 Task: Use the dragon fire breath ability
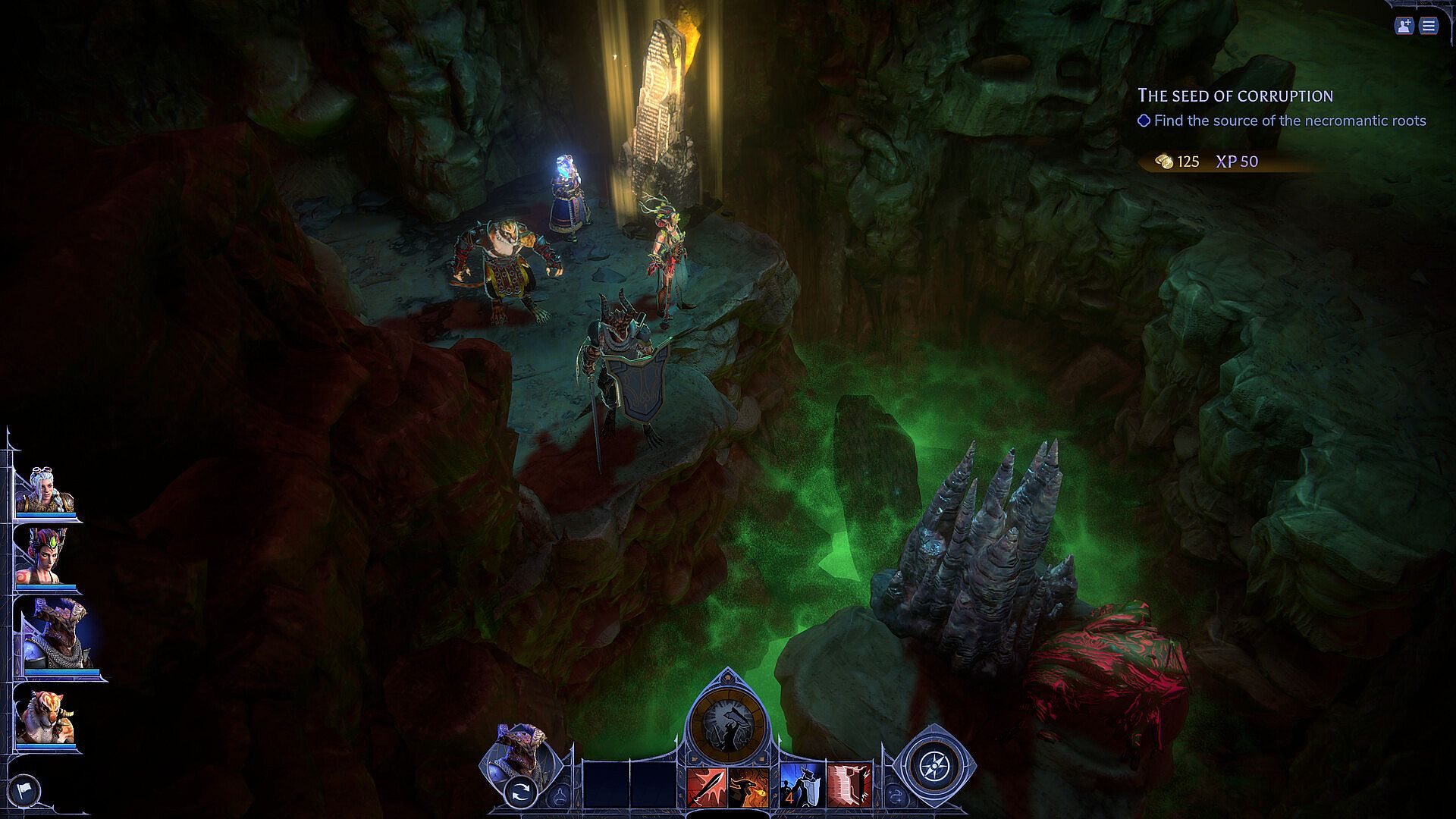click(x=749, y=786)
